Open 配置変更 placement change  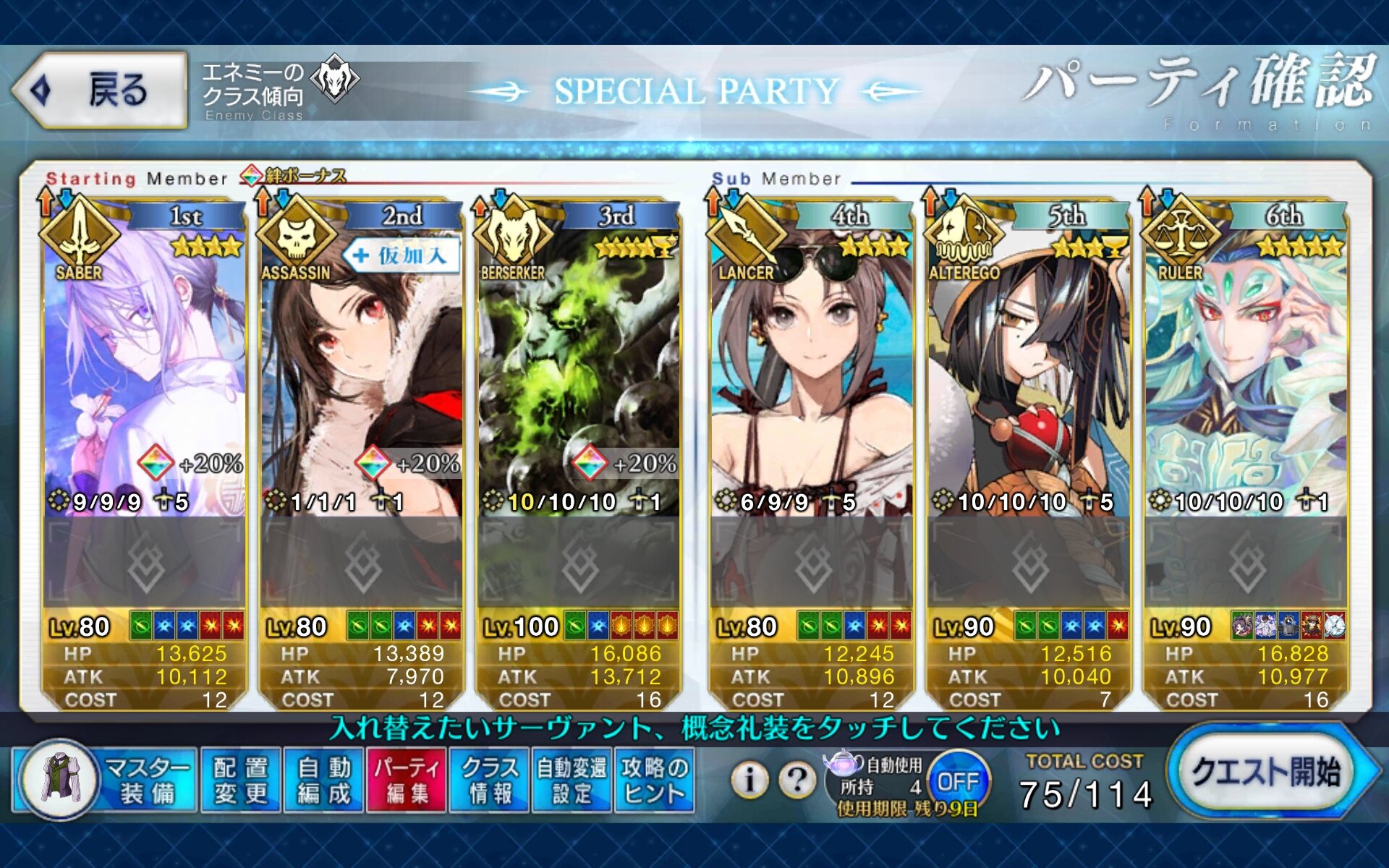pos(240,780)
